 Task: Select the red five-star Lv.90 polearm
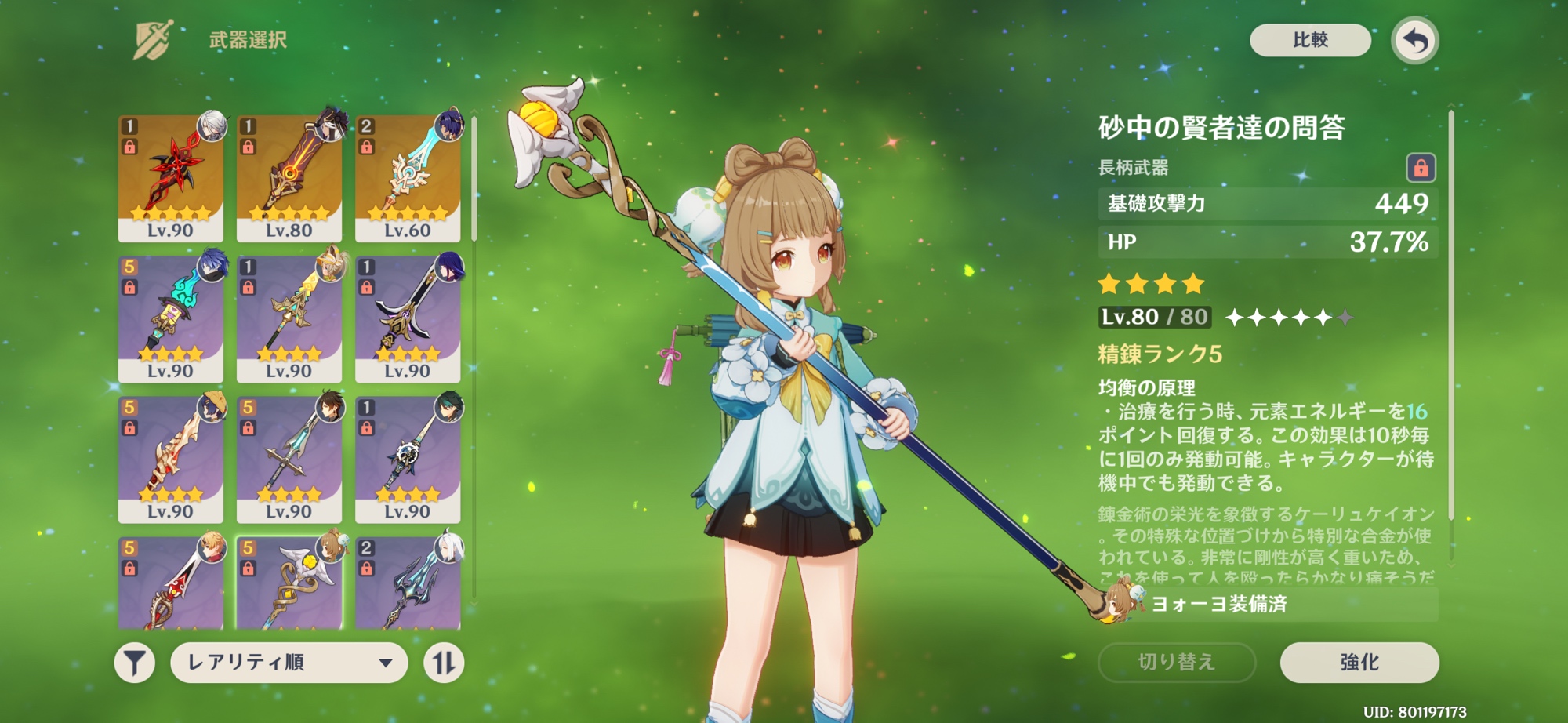point(170,178)
